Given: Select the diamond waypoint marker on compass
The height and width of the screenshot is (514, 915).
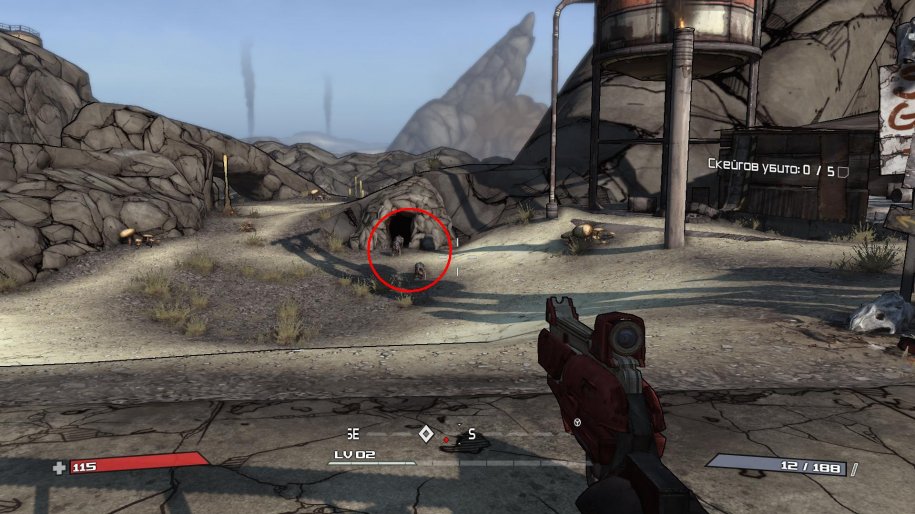Looking at the screenshot, I should pyautogui.click(x=426, y=433).
